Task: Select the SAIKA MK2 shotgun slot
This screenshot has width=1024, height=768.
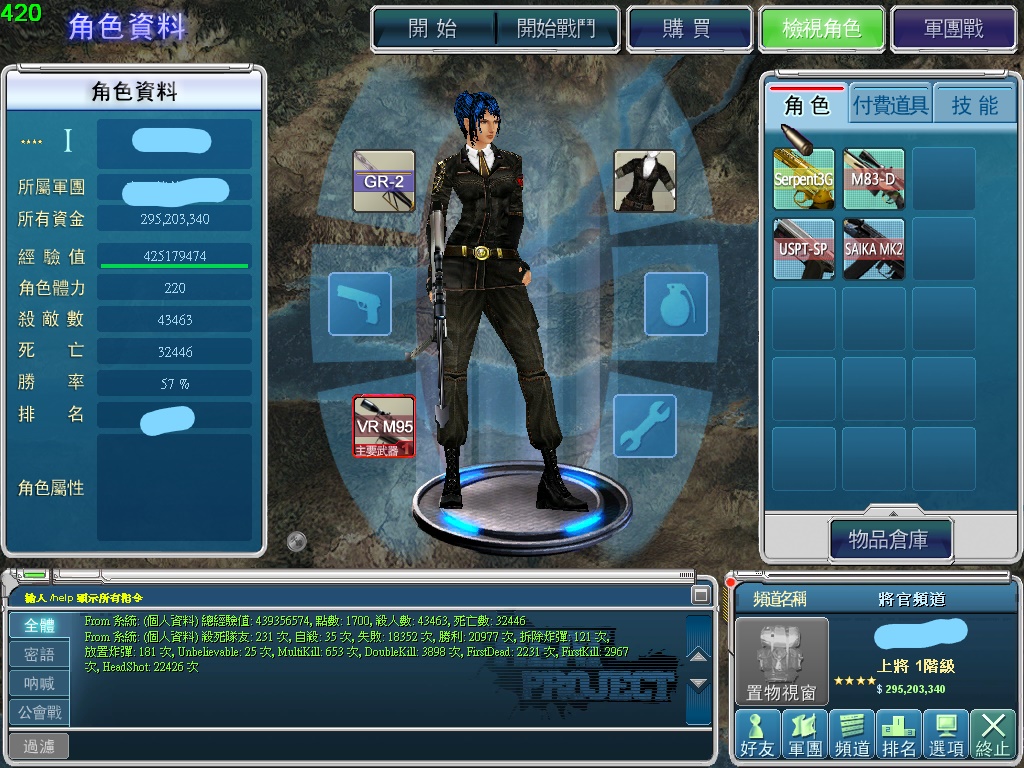Action: [x=874, y=248]
